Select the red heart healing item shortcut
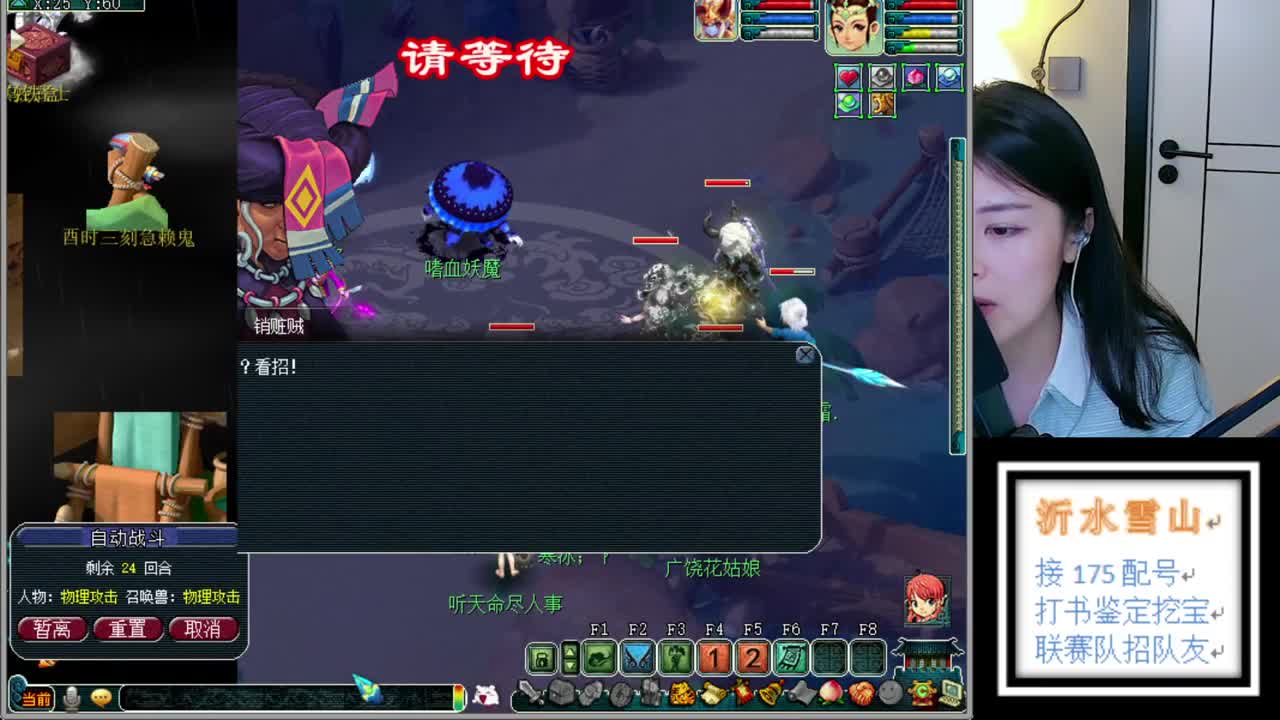1280x720 pixels. point(848,77)
